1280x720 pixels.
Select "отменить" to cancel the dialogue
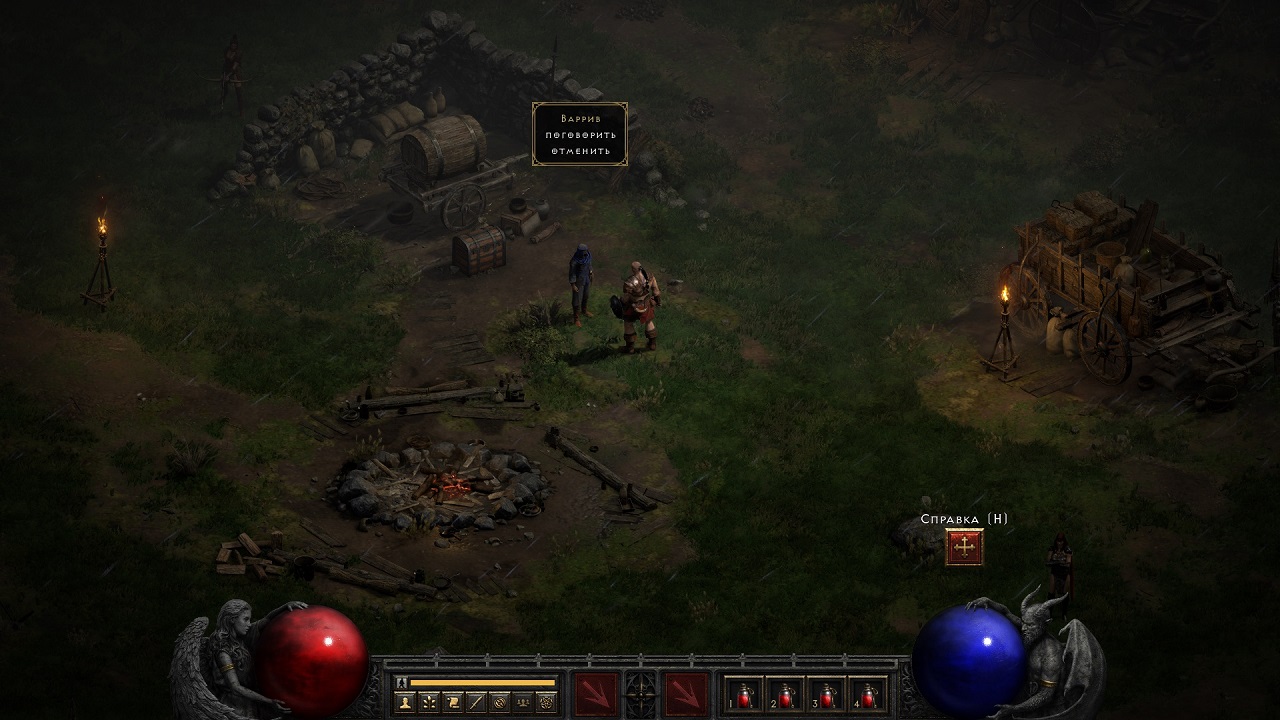579,152
